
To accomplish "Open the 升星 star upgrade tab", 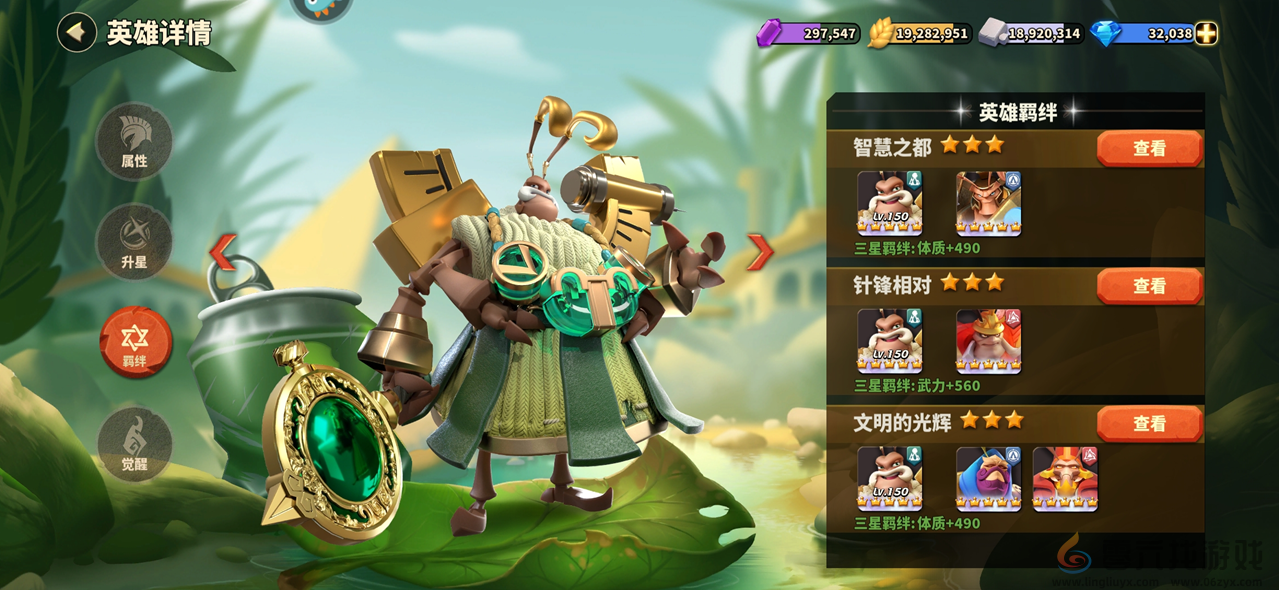I will point(134,241).
